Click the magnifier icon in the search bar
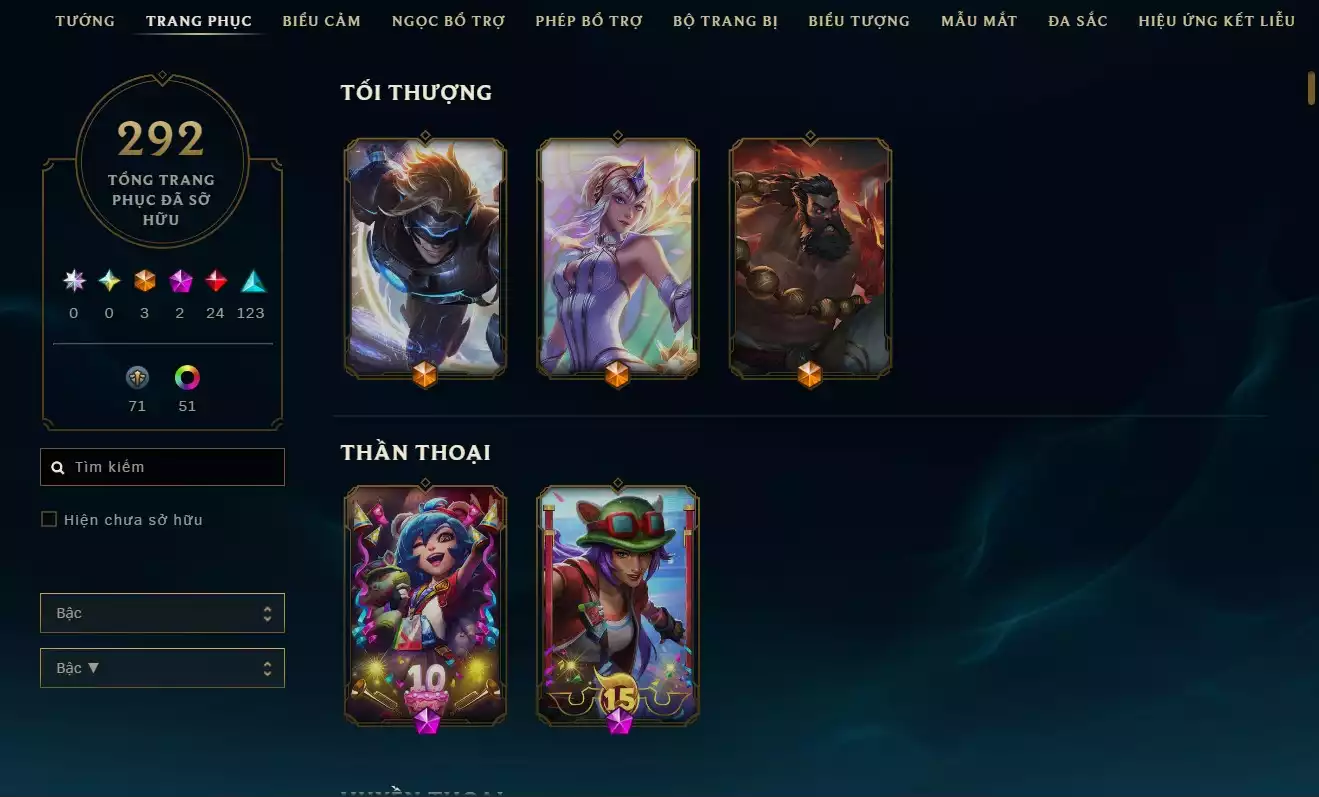Screen dimensions: 1319x797 point(57,466)
